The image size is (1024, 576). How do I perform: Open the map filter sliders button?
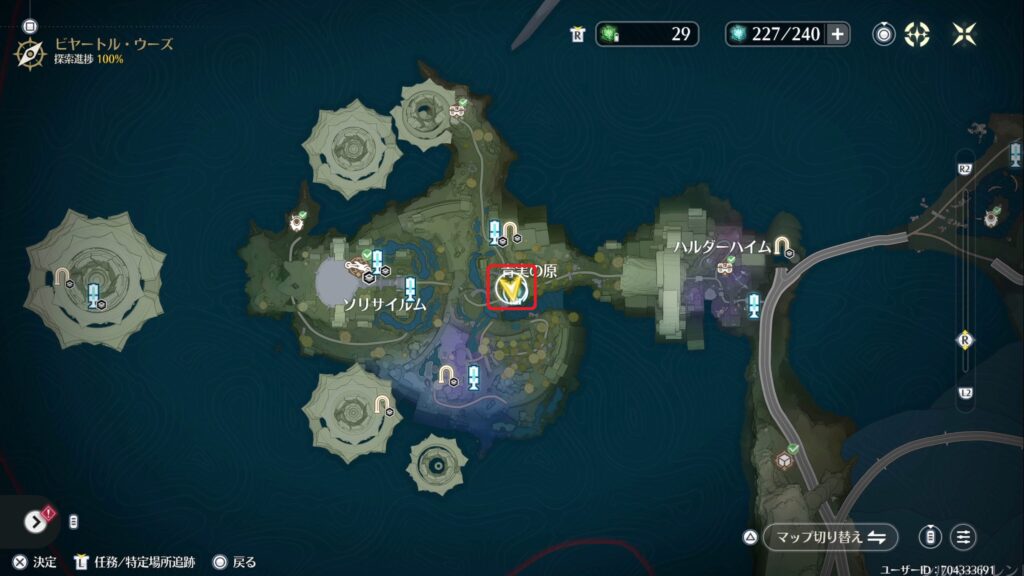tap(963, 537)
